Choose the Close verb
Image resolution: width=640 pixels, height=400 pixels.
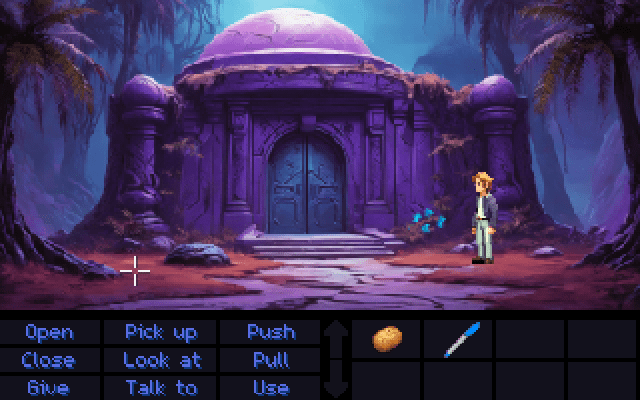(48, 360)
